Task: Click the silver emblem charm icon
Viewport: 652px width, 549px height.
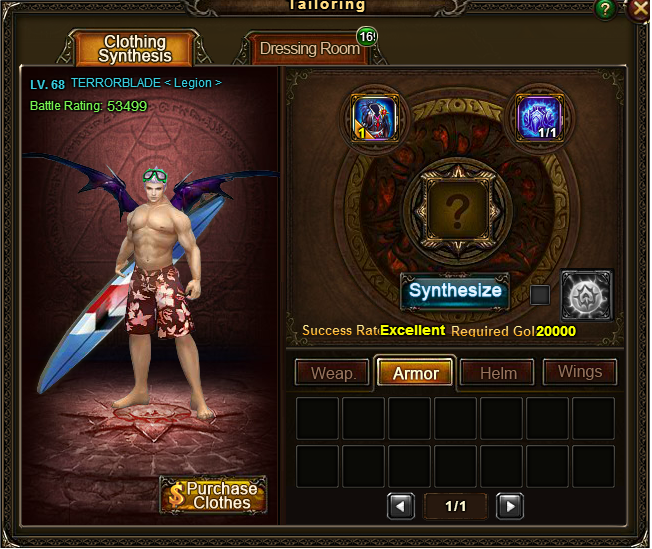Action: (586, 295)
